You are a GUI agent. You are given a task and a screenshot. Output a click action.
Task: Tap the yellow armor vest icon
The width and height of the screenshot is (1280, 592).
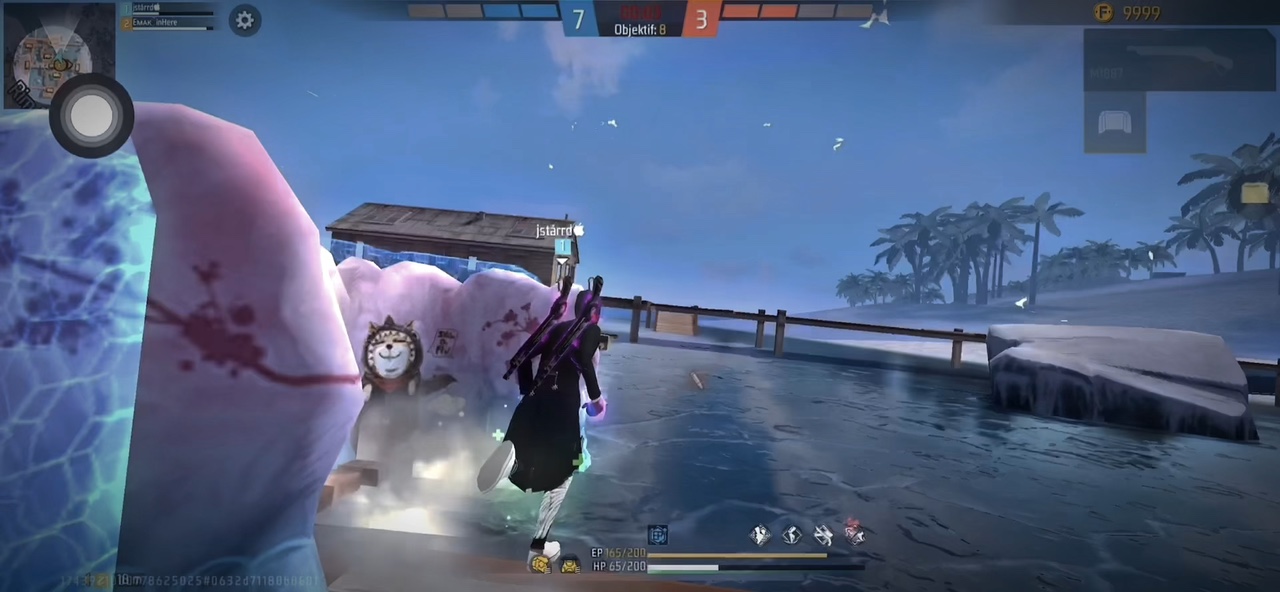click(x=570, y=566)
